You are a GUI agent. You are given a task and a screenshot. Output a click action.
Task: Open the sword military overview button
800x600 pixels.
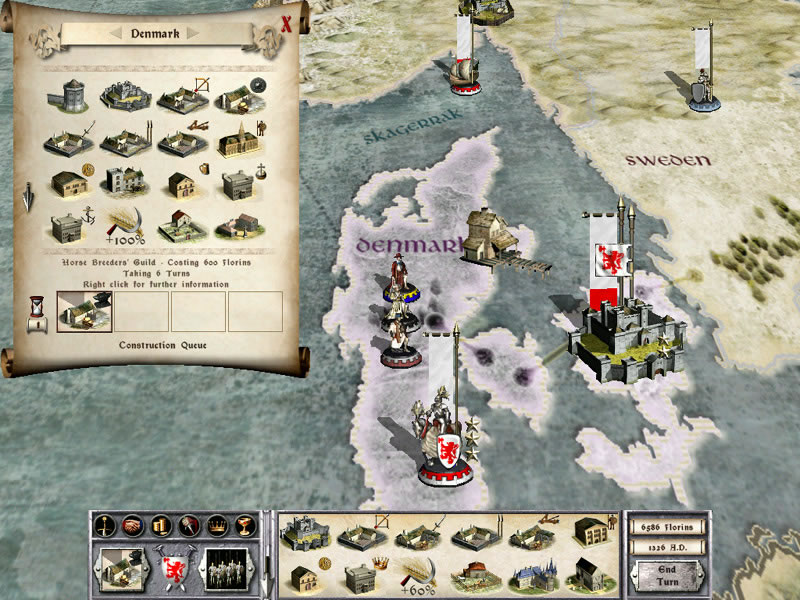[103, 525]
